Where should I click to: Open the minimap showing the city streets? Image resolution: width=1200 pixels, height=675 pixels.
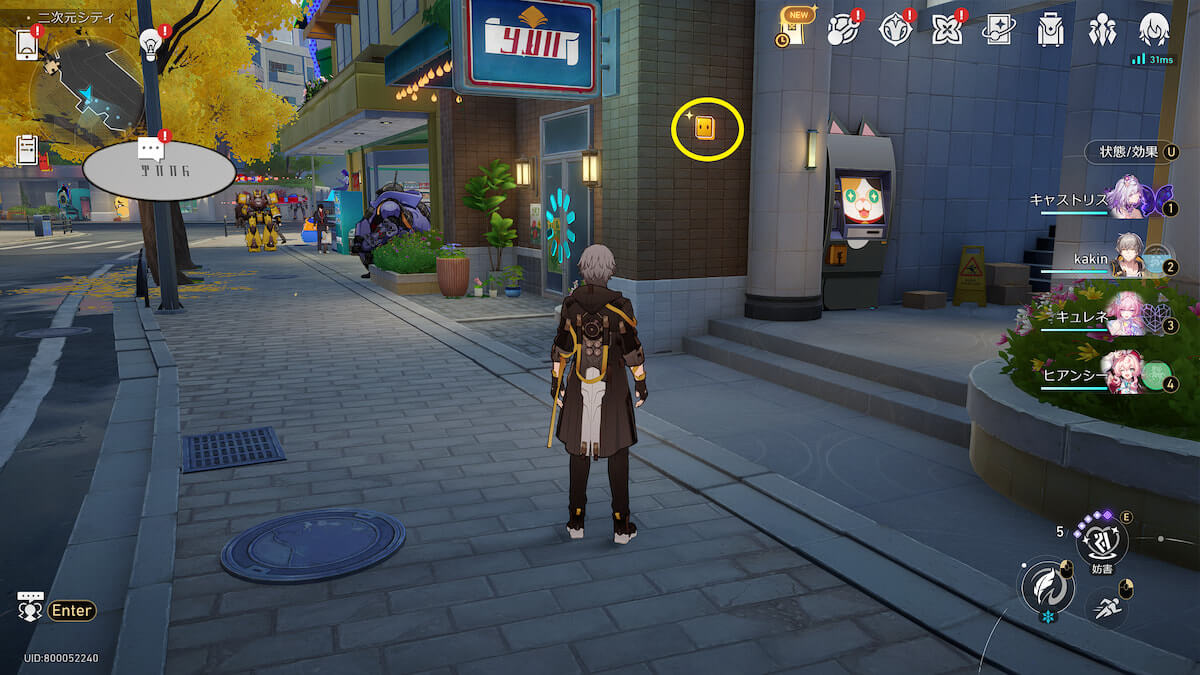click(x=86, y=88)
